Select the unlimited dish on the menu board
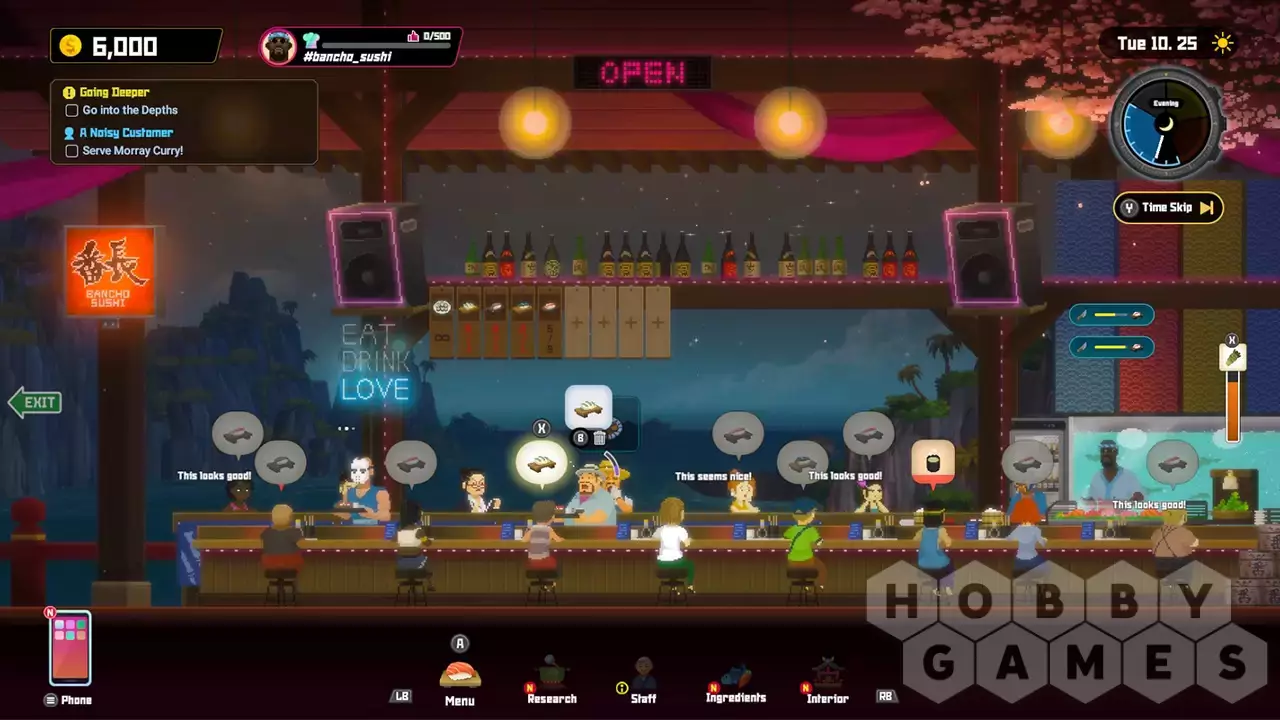This screenshot has width=1280, height=720. [x=442, y=322]
